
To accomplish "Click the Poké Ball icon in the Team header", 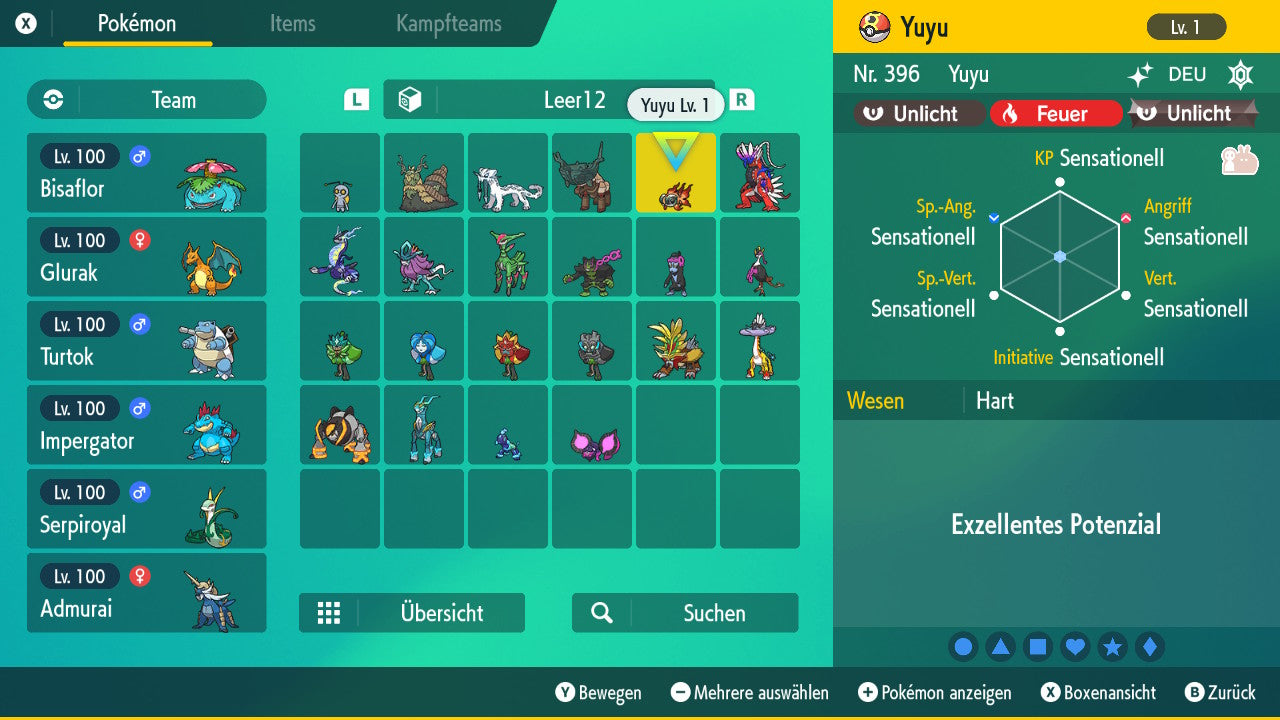I will point(51,100).
